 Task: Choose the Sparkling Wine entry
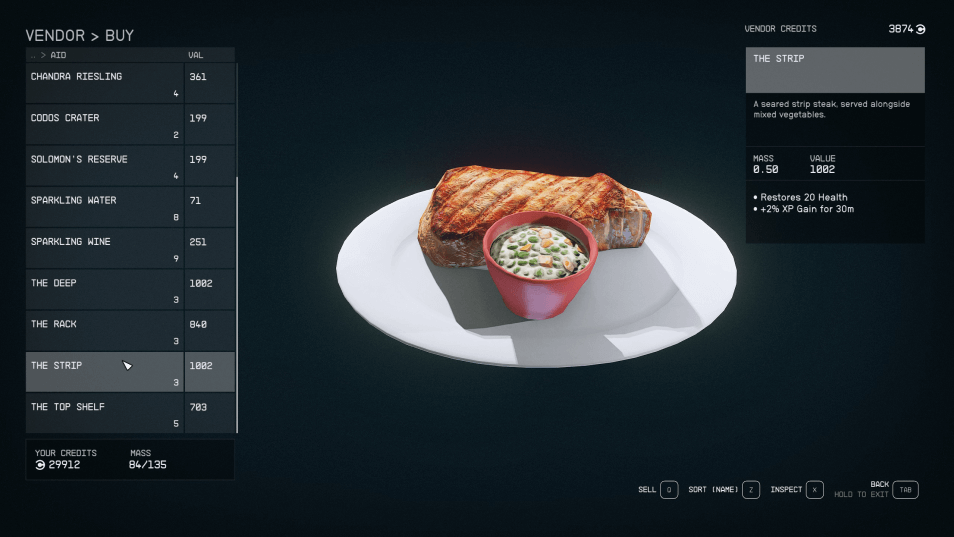105,248
